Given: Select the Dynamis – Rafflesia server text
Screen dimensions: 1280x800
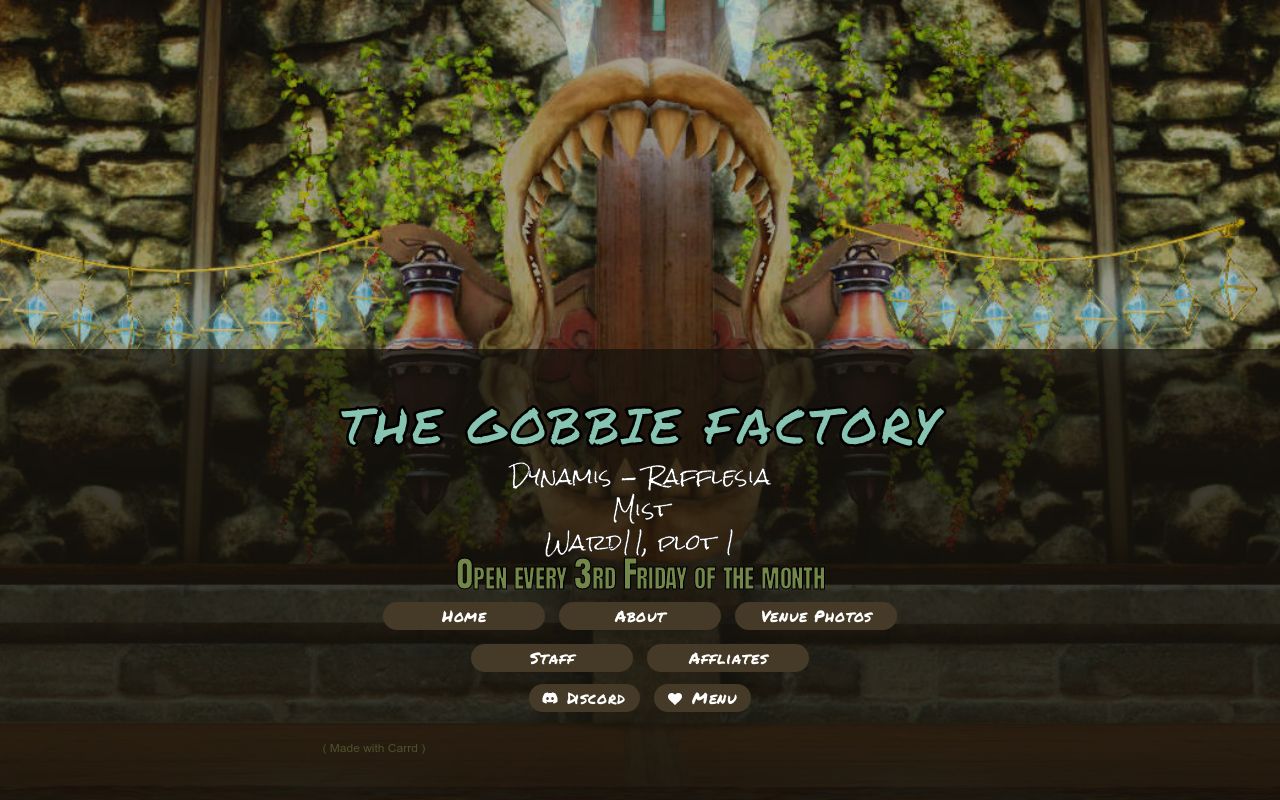Looking at the screenshot, I should (x=640, y=477).
